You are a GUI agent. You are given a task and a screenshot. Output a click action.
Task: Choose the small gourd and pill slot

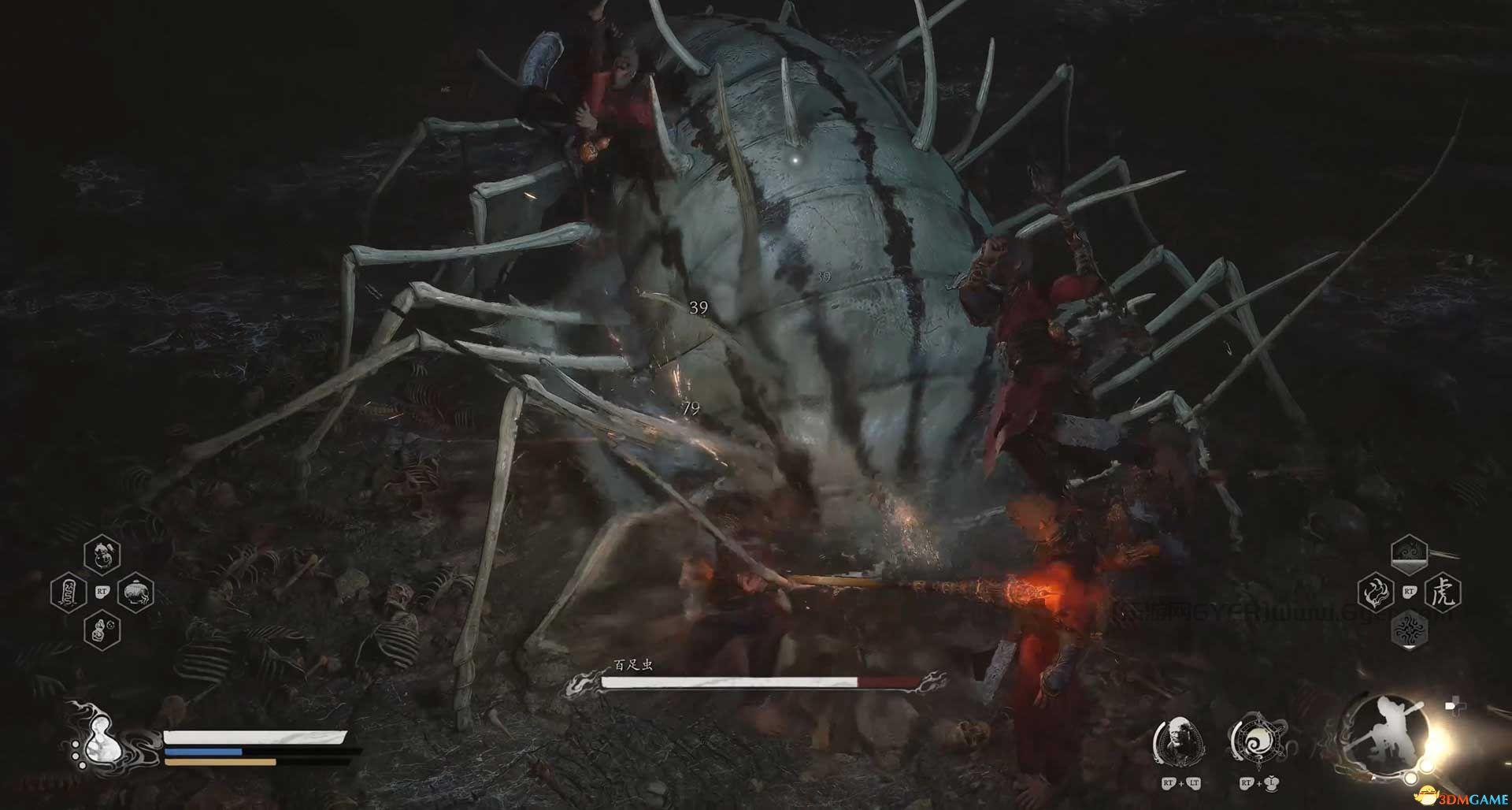click(x=102, y=630)
